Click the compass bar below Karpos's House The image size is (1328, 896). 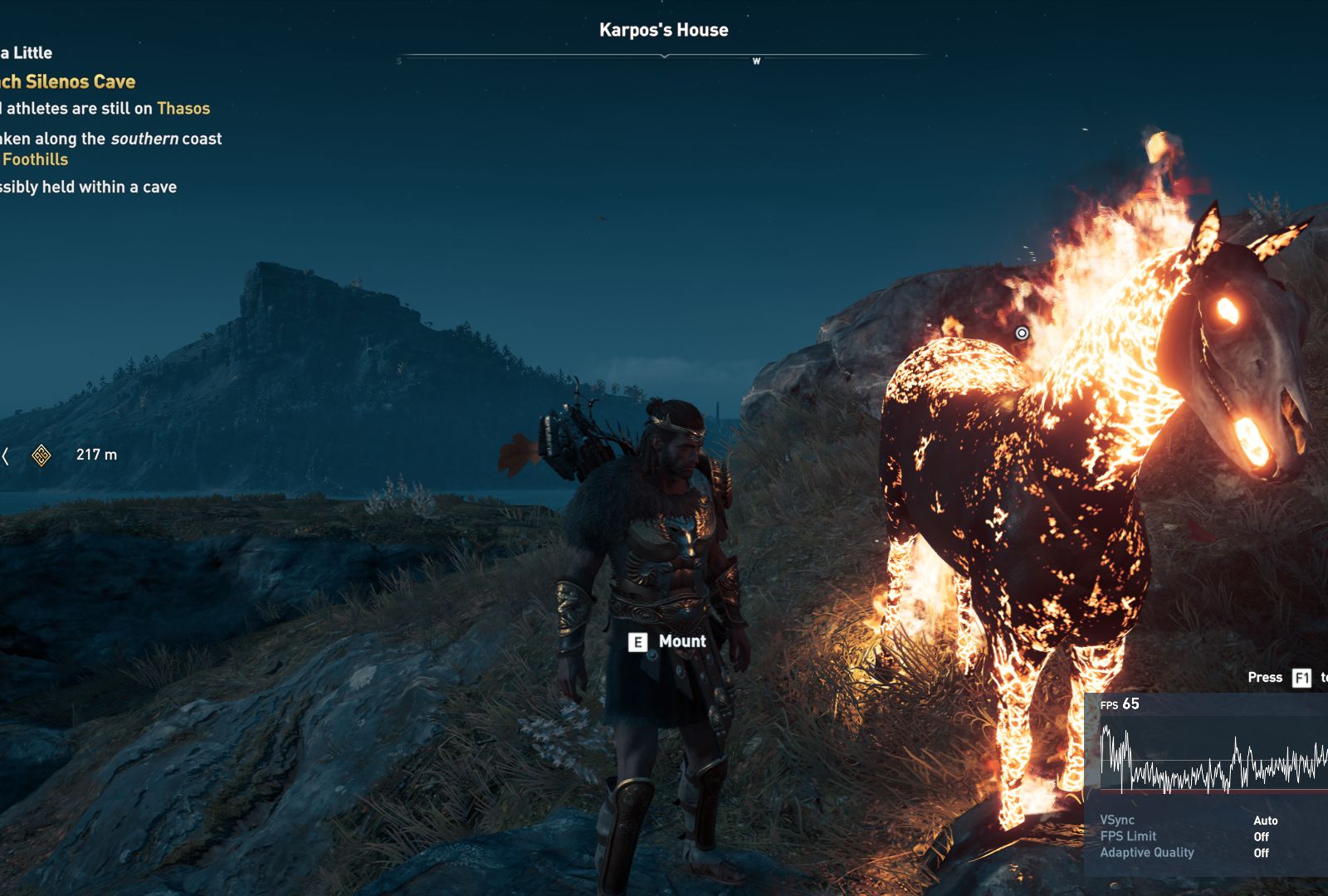click(664, 56)
